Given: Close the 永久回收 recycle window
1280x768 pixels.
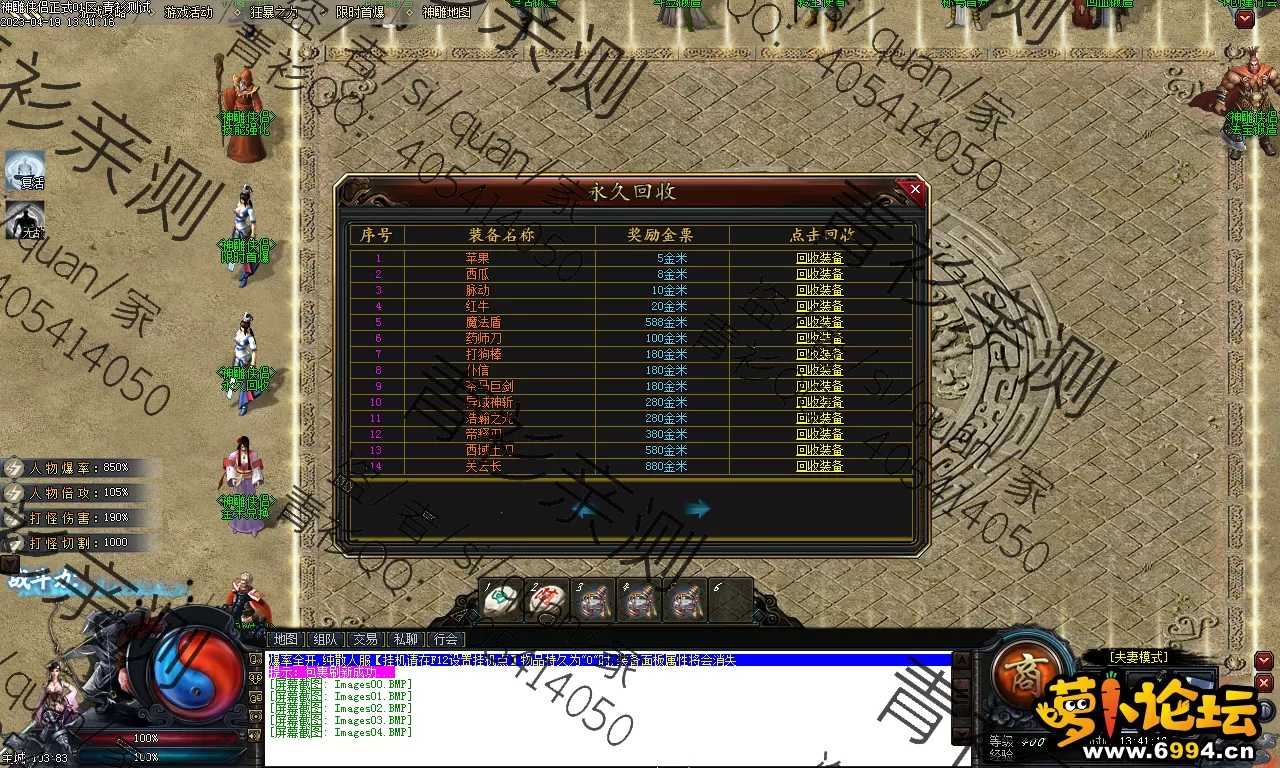Looking at the screenshot, I should pyautogui.click(x=914, y=188).
